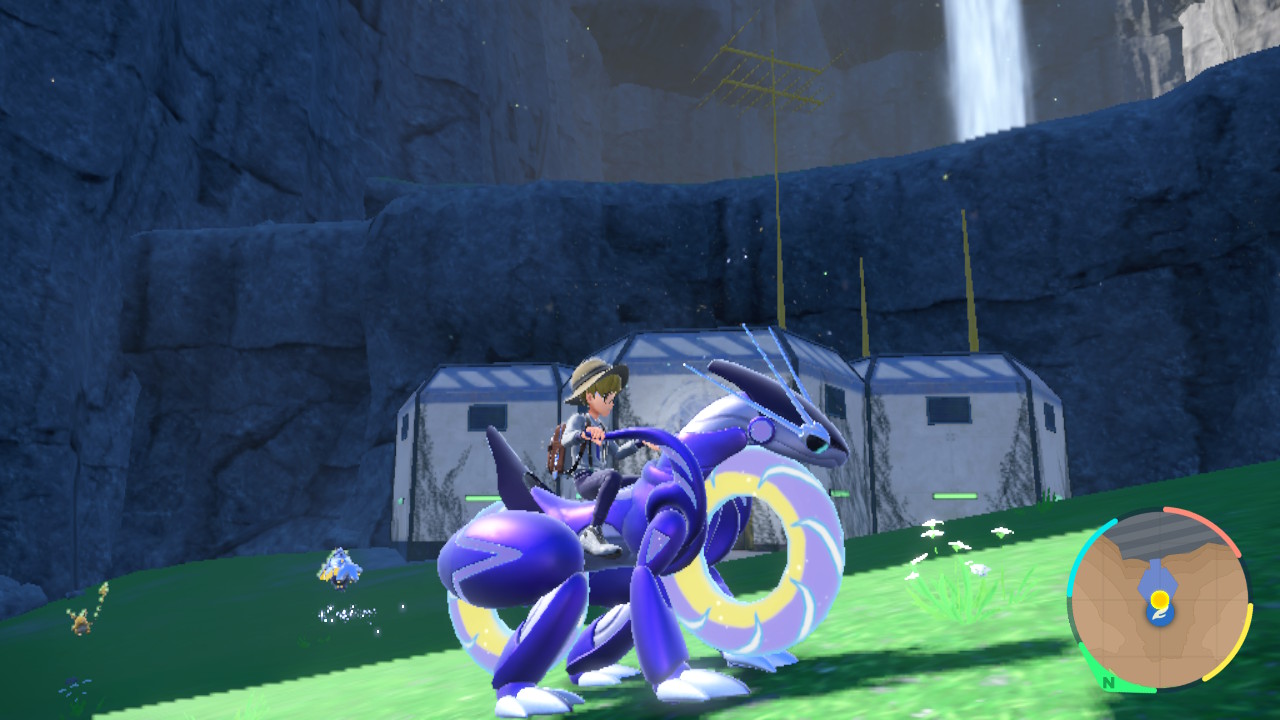This screenshot has width=1280, height=720.
Task: Click the yellow arc segment on the minimap ring
Action: pyautogui.click(x=1247, y=640)
